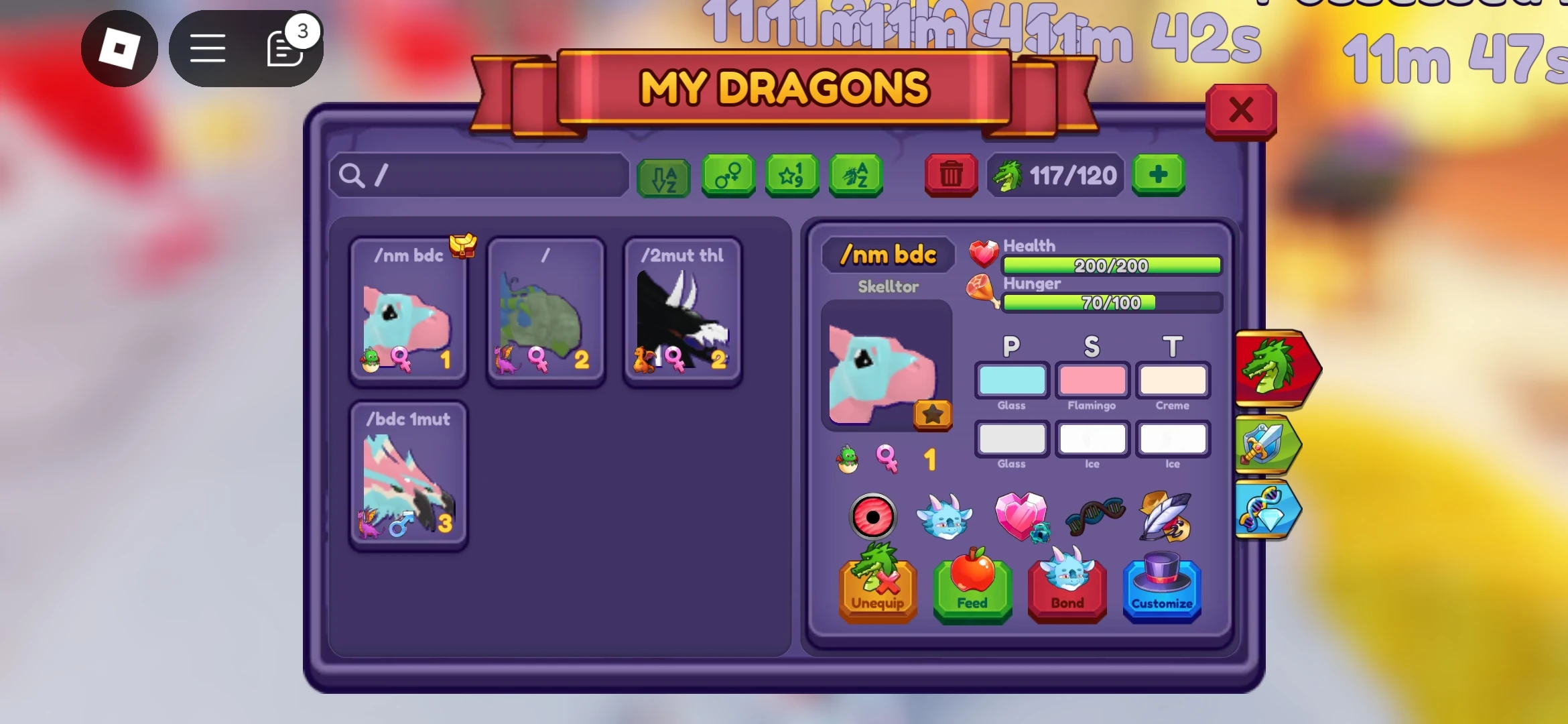The image size is (1568, 724).
Task: Click the feather and hat icon
Action: click(1167, 515)
